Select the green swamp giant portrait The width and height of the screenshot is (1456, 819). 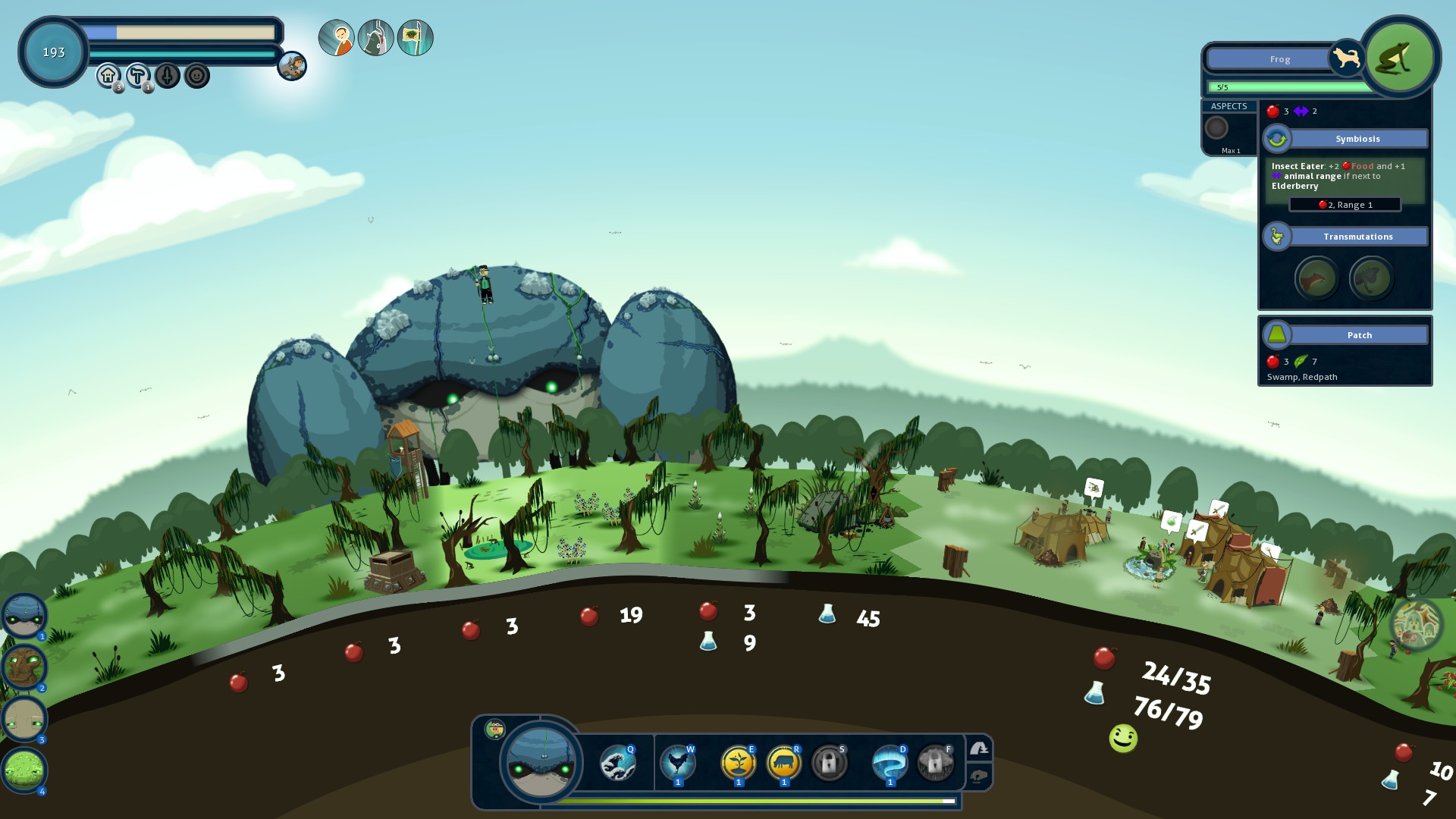[24, 770]
